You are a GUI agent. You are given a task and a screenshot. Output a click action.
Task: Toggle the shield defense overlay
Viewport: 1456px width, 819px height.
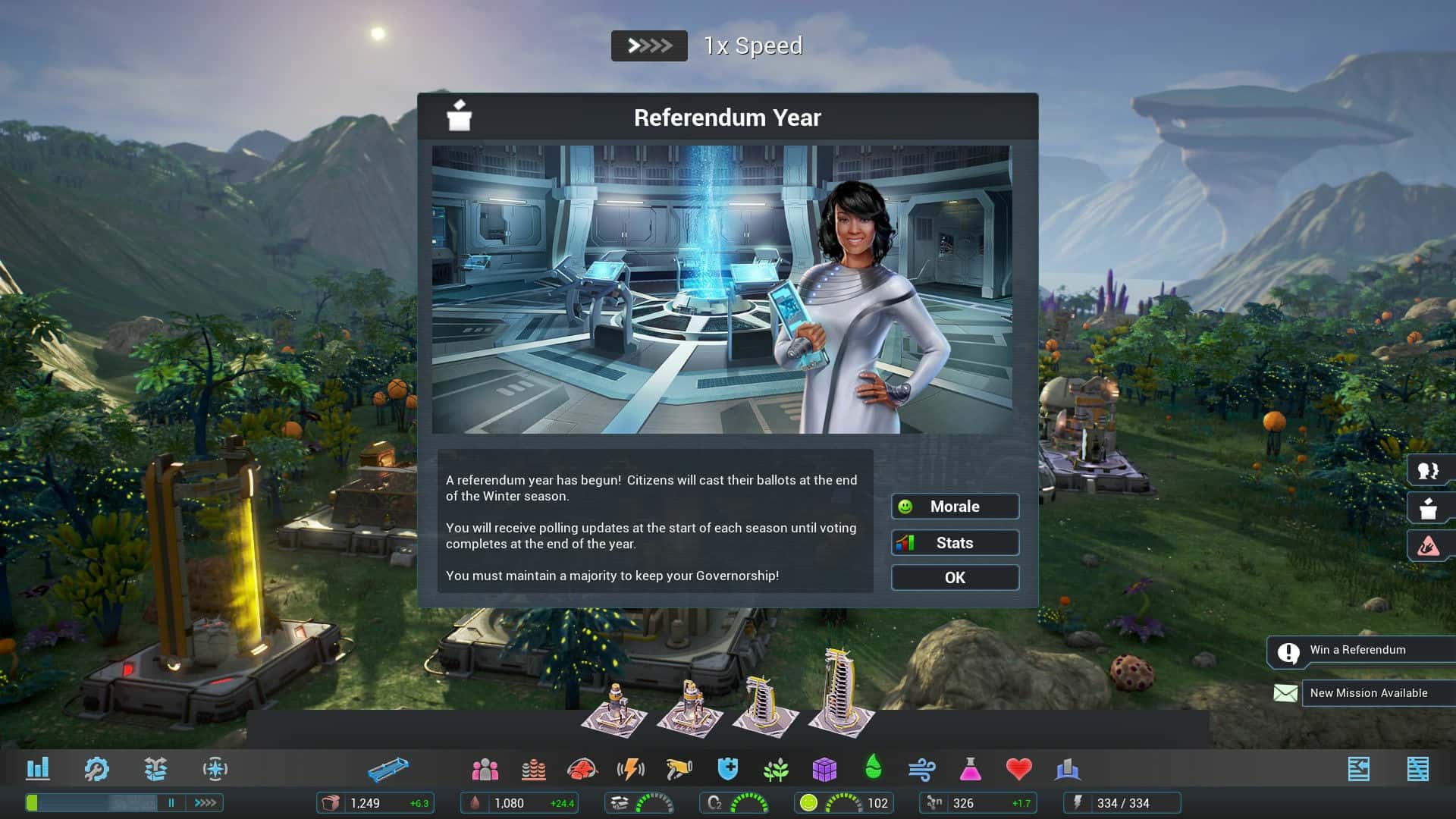(726, 768)
